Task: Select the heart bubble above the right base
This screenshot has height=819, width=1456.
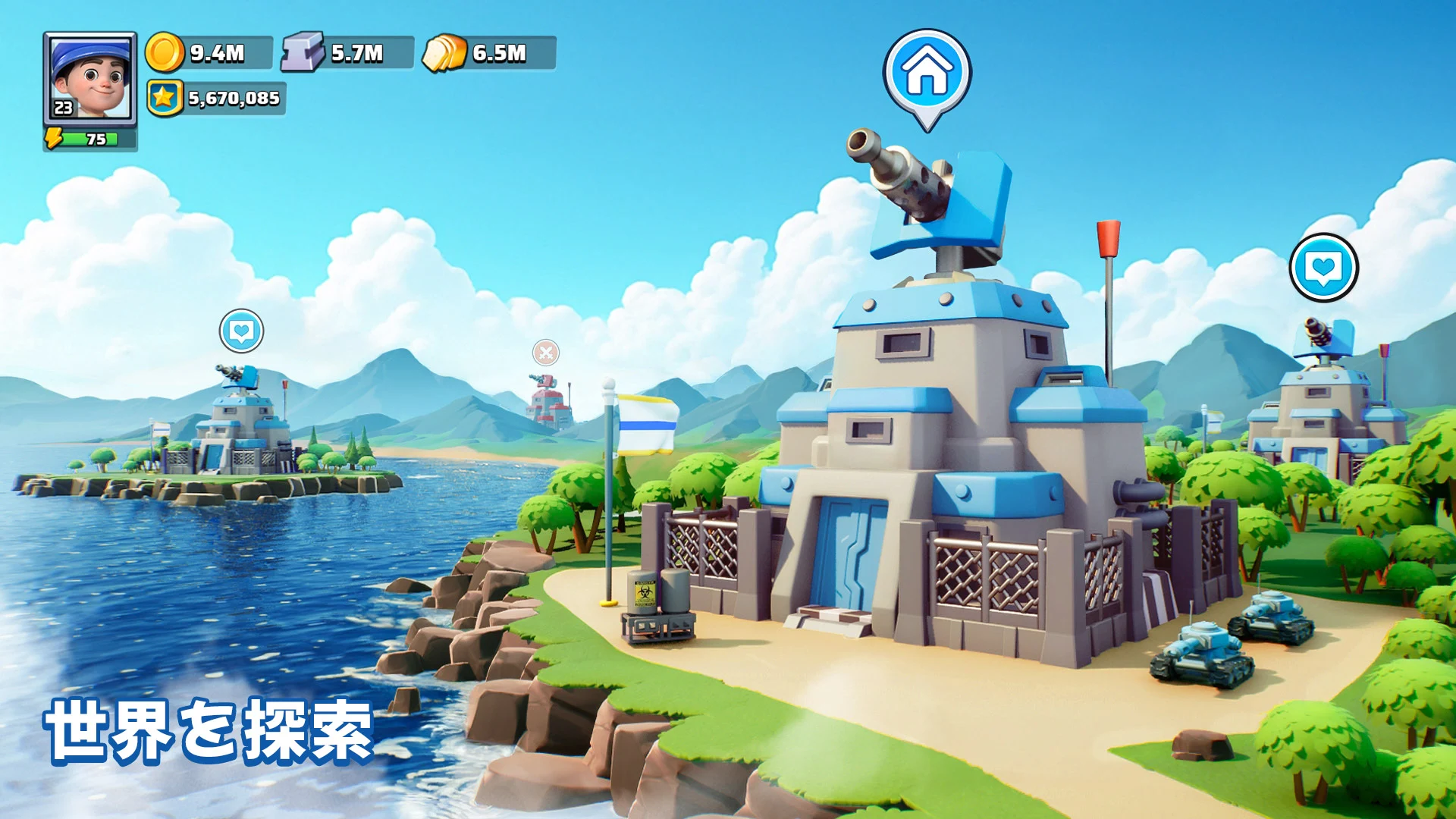Action: 1323,268
